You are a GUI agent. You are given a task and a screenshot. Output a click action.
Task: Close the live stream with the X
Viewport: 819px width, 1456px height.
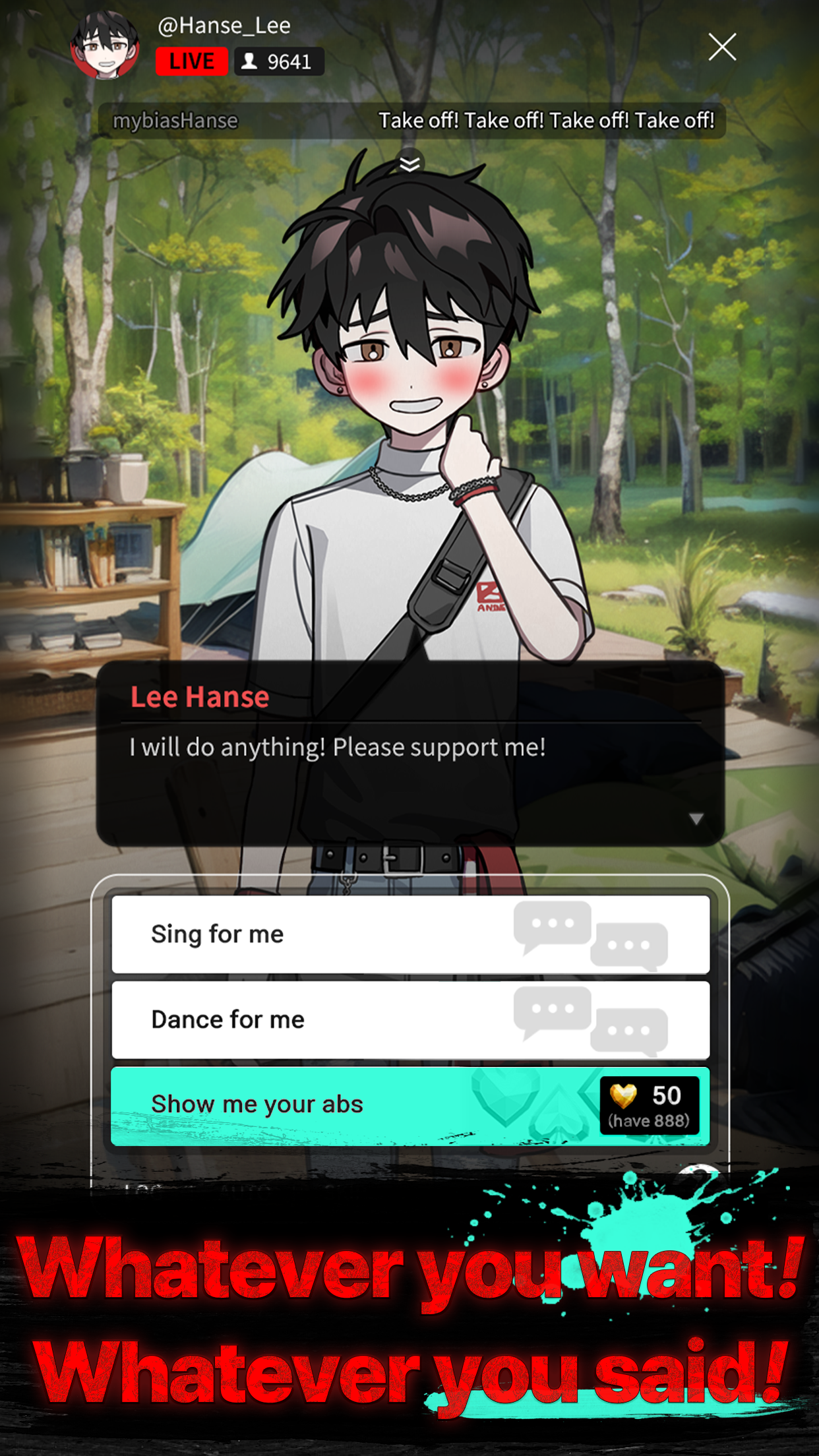pyautogui.click(x=722, y=47)
